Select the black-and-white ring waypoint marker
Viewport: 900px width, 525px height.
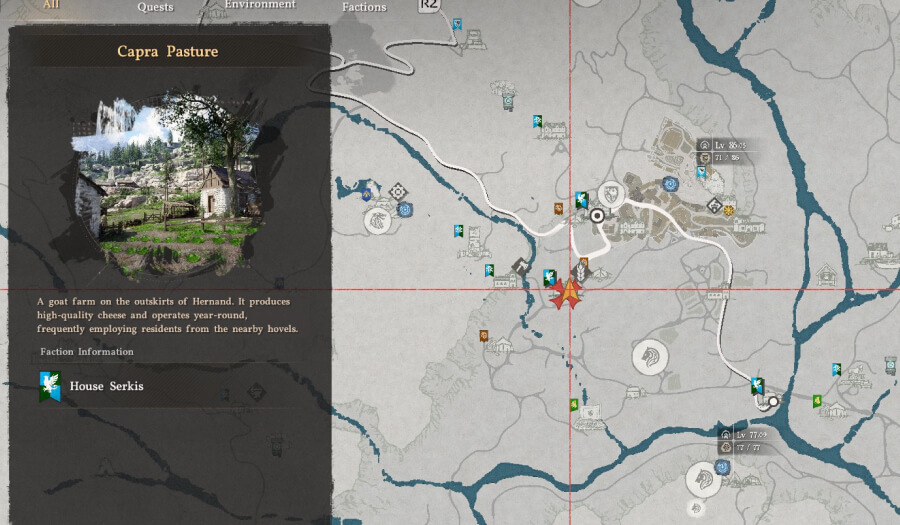click(598, 215)
